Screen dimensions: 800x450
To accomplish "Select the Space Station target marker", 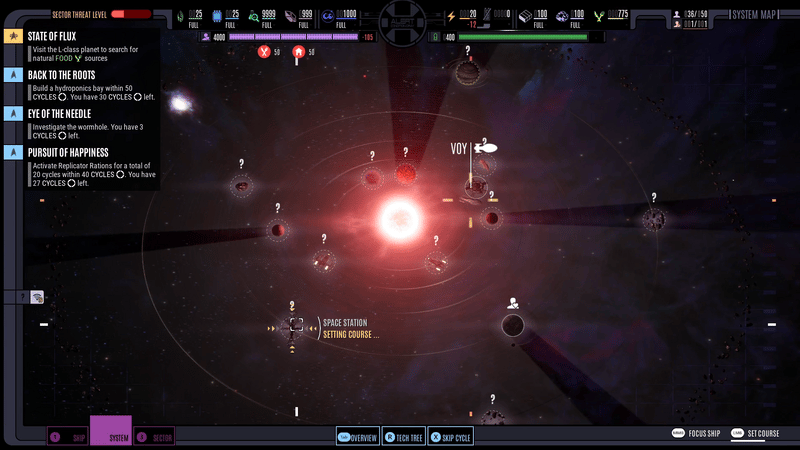I will tap(296, 325).
